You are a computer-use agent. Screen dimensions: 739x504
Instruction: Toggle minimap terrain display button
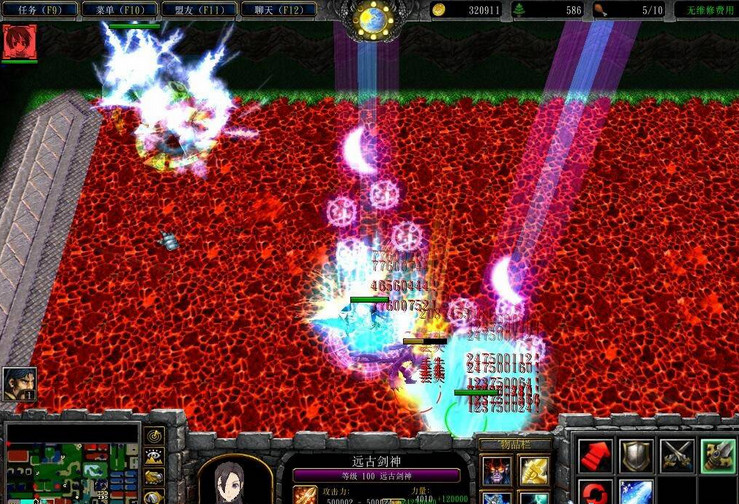pos(155,456)
